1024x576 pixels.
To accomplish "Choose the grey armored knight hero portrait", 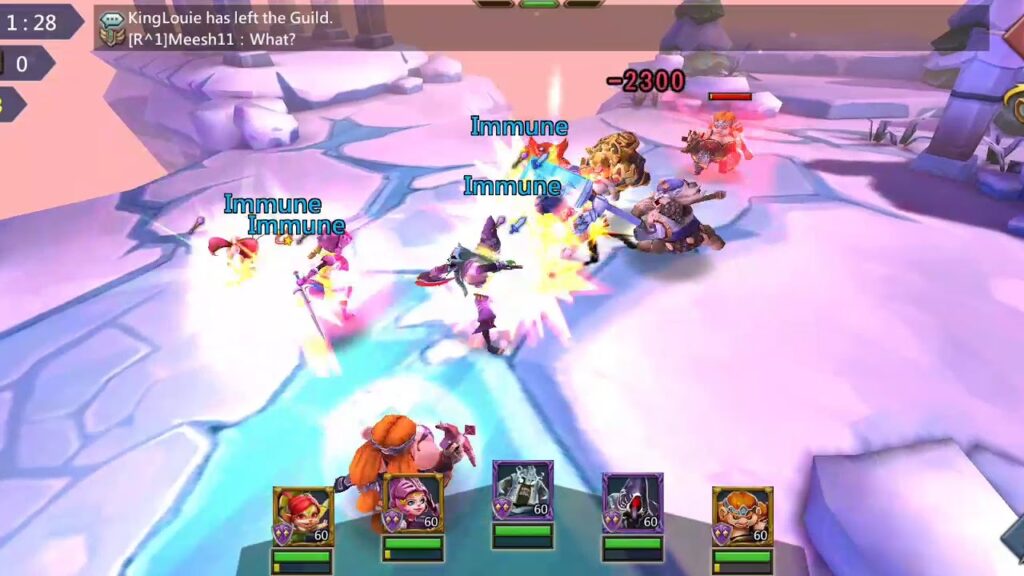I will tap(522, 491).
